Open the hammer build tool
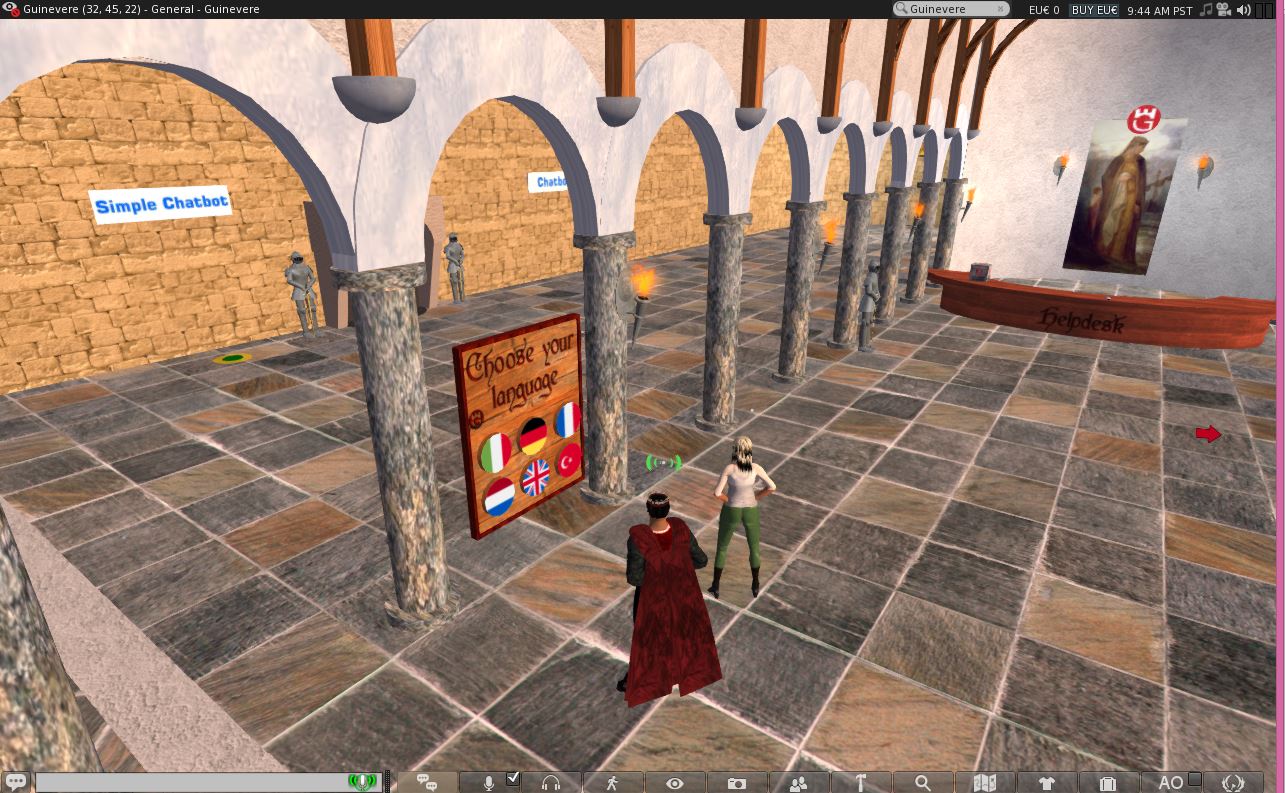This screenshot has height=793, width=1285. pos(860,782)
